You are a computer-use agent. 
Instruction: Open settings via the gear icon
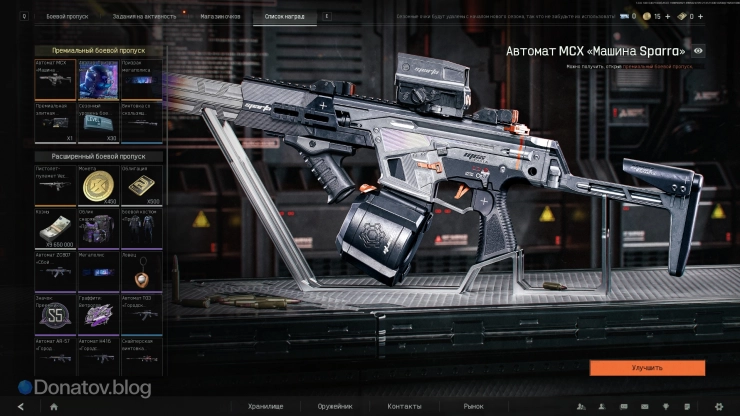(718, 407)
